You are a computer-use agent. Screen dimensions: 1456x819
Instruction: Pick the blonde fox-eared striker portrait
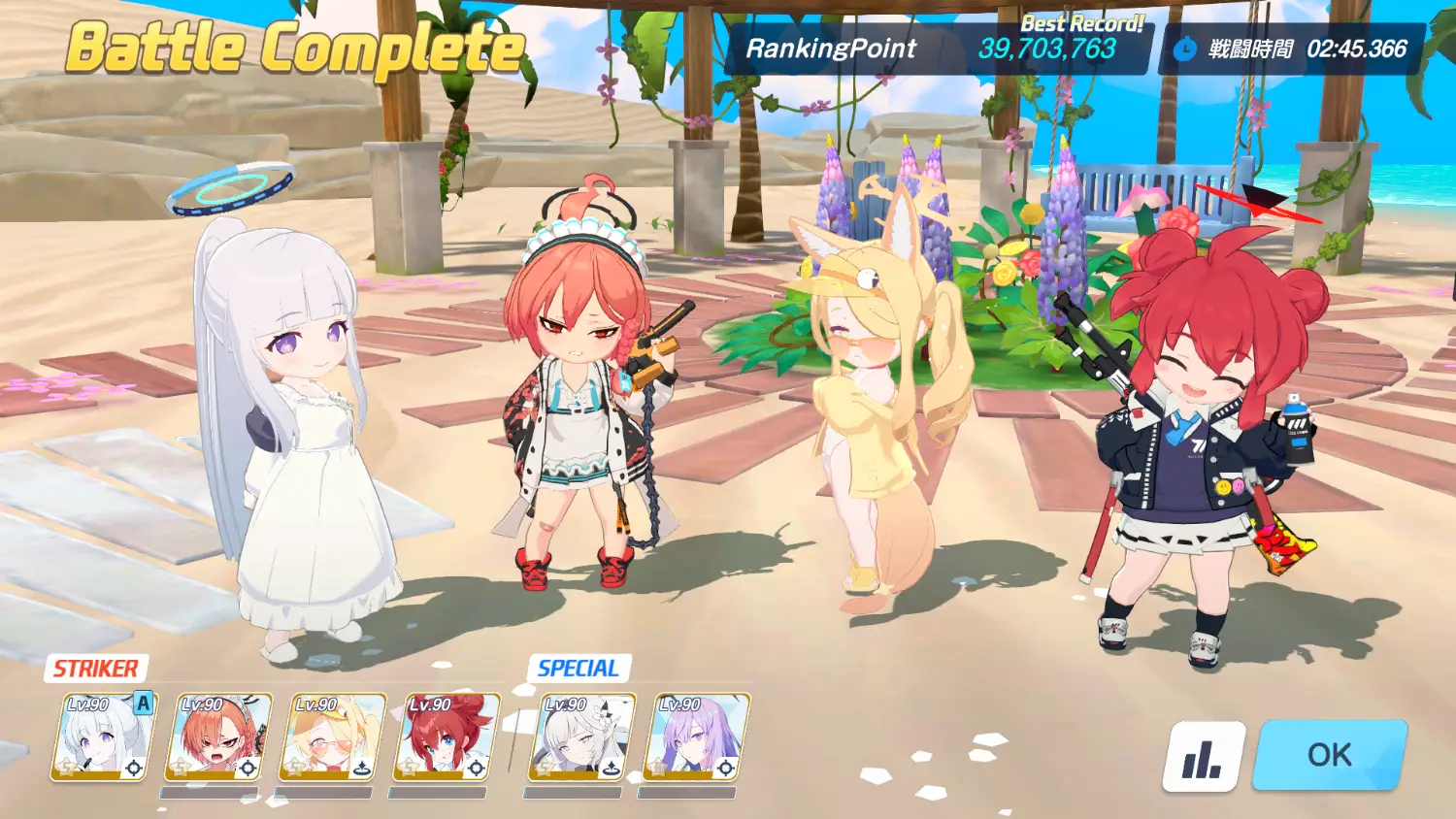(332, 737)
